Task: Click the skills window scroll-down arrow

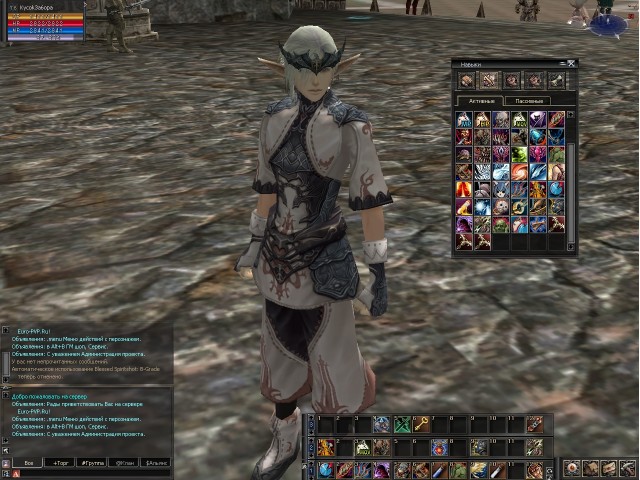Action: click(572, 246)
